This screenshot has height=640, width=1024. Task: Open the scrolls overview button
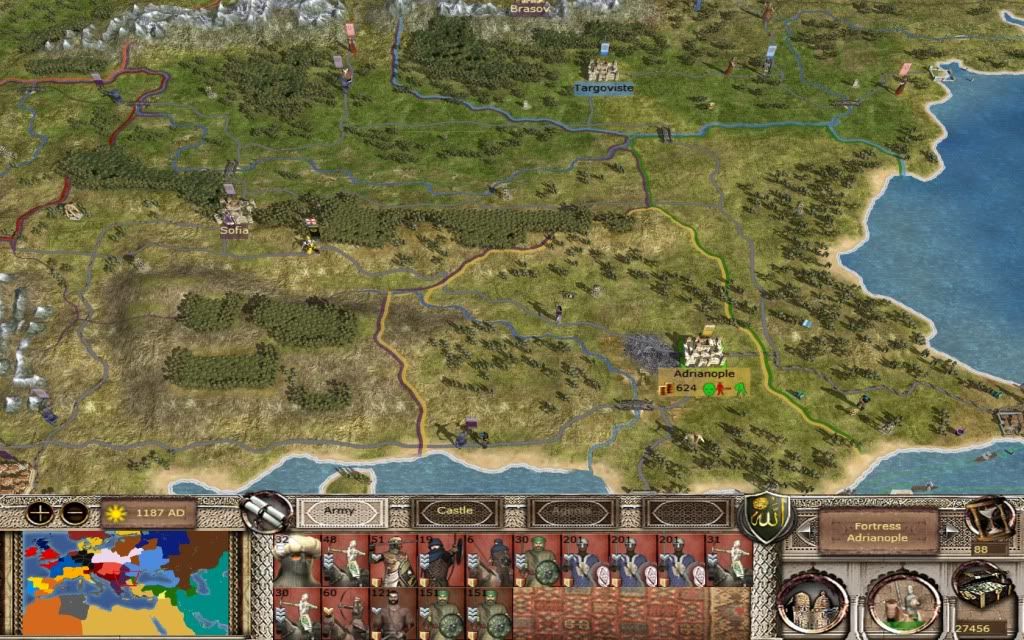(267, 511)
